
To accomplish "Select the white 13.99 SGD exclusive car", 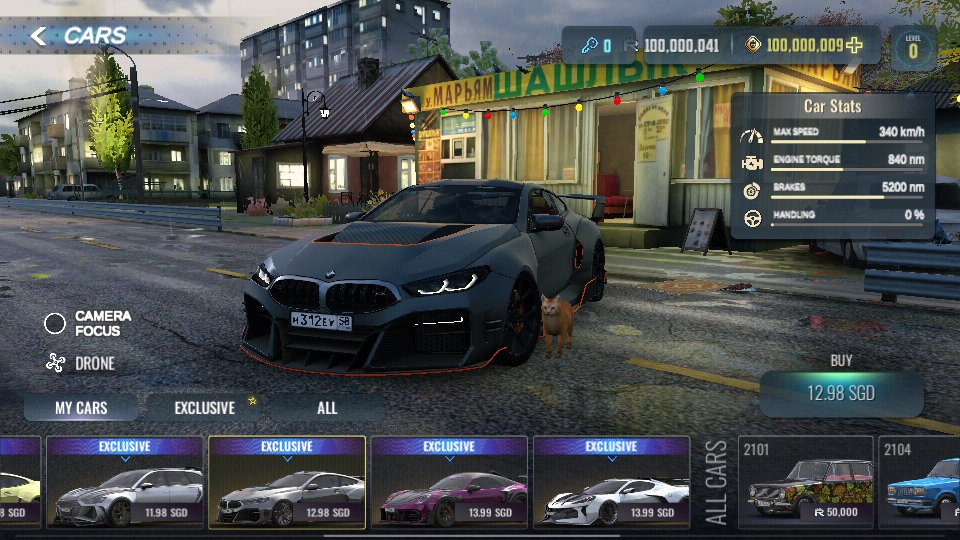I will [x=611, y=484].
